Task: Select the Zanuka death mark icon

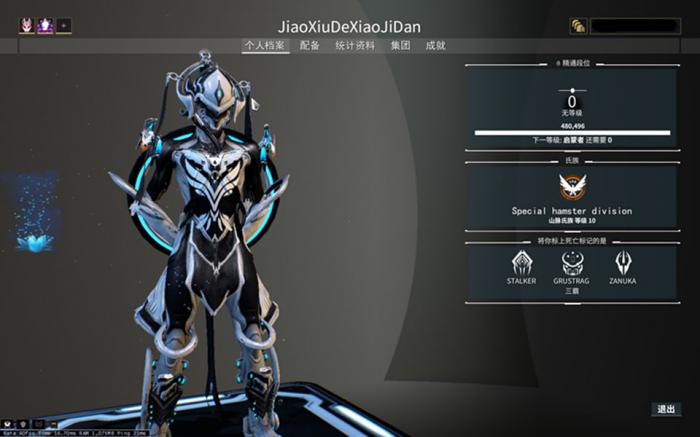Action: (x=622, y=263)
